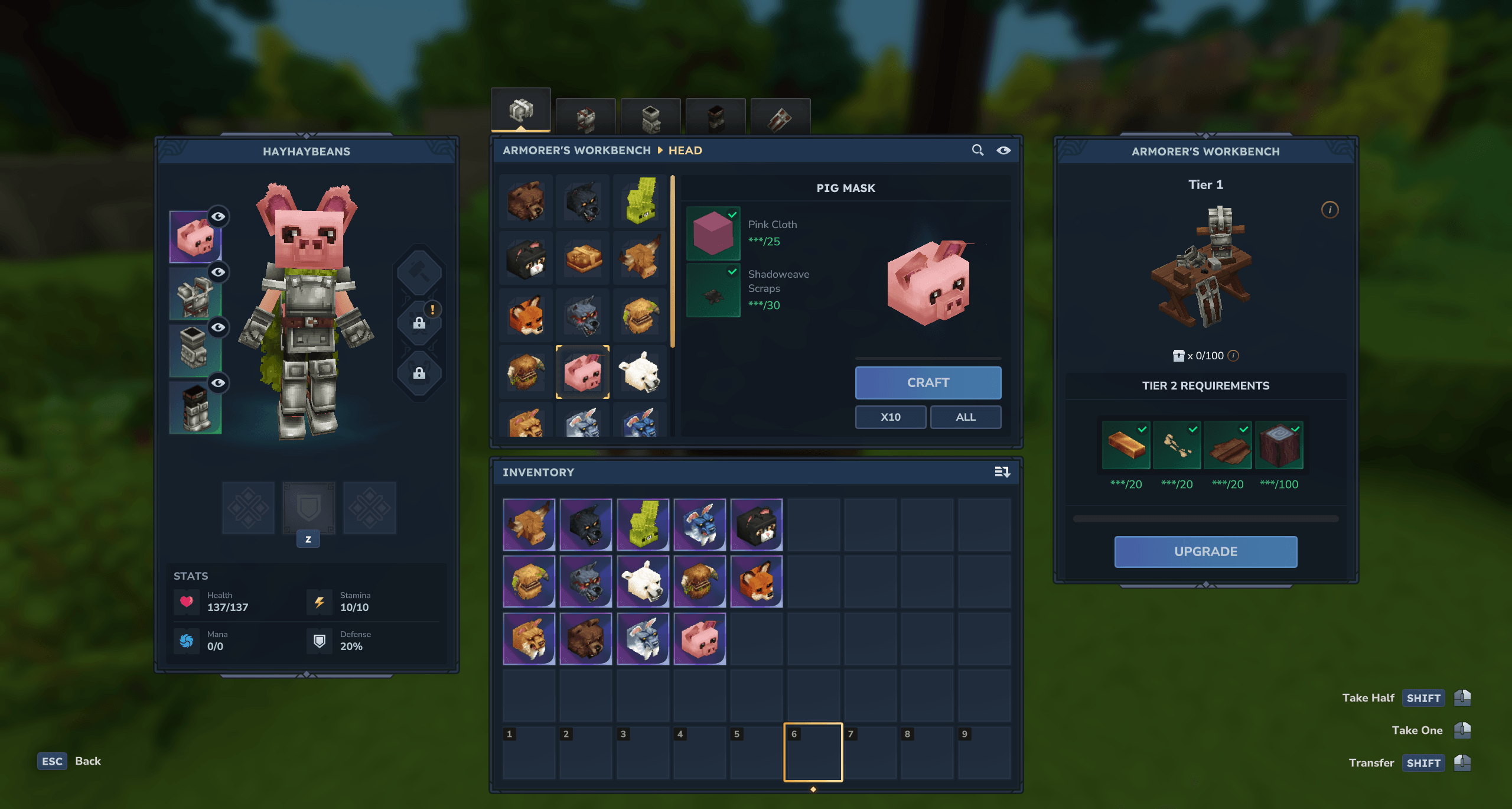This screenshot has height=809, width=1512.
Task: Select the white polar bear head in inventory
Action: (643, 581)
